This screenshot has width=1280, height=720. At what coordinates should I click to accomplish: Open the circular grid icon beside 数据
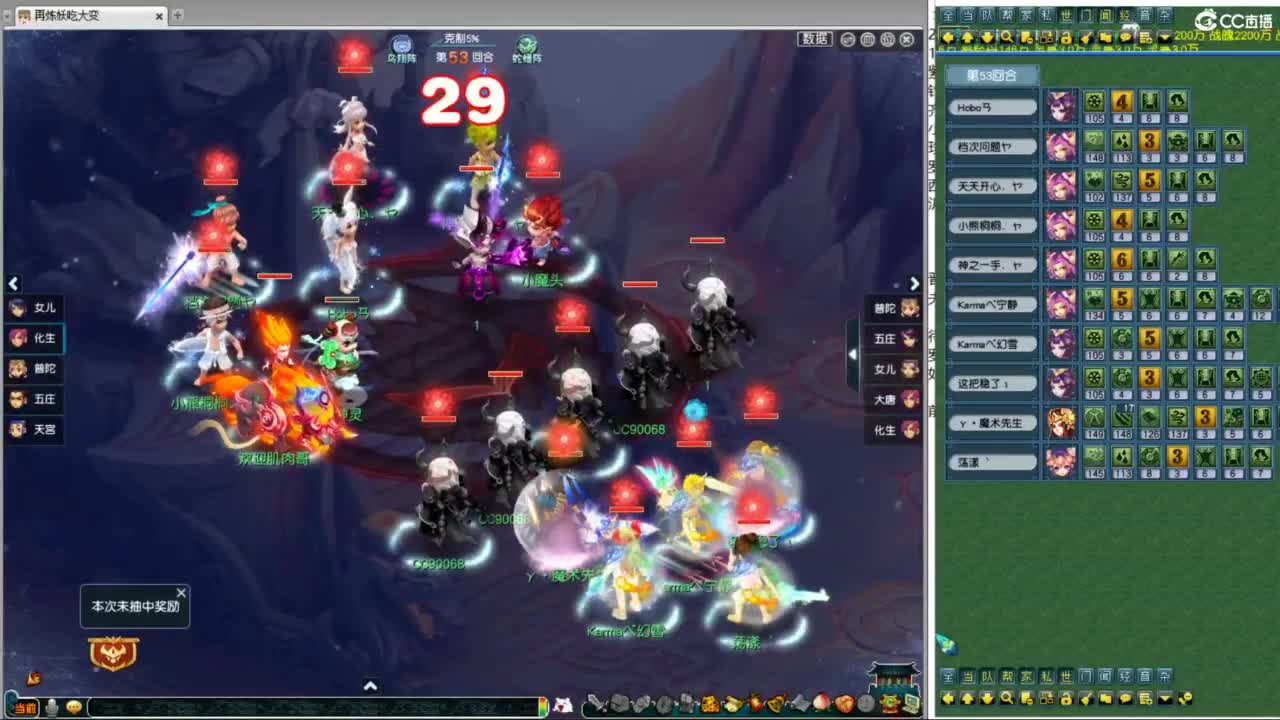click(x=867, y=39)
